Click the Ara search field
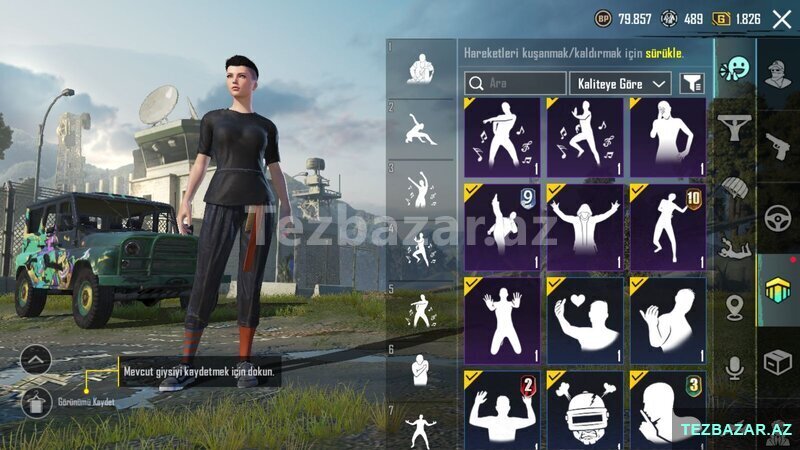Viewport: 800px width, 450px height. point(516,84)
